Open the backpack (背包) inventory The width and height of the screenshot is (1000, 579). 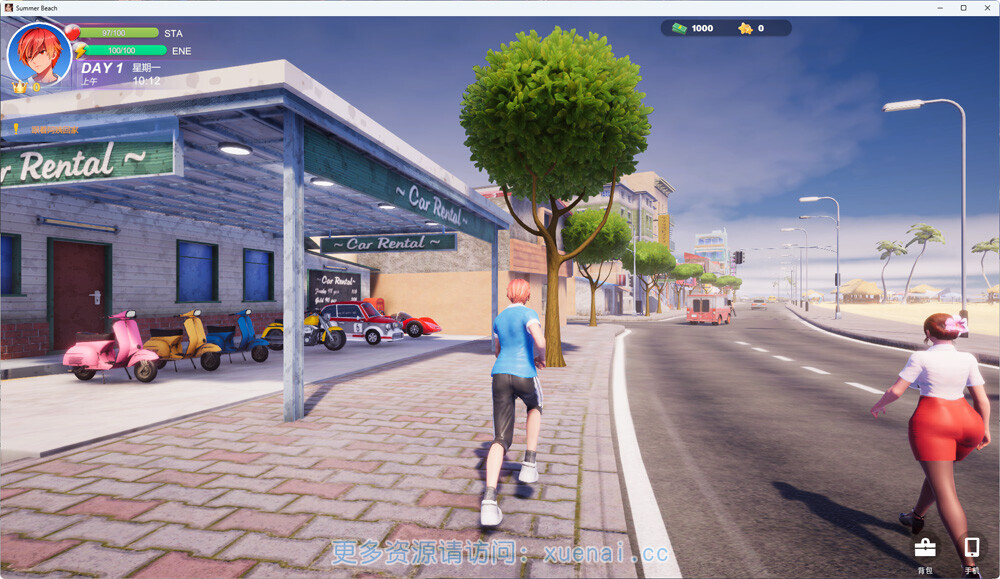point(925,548)
